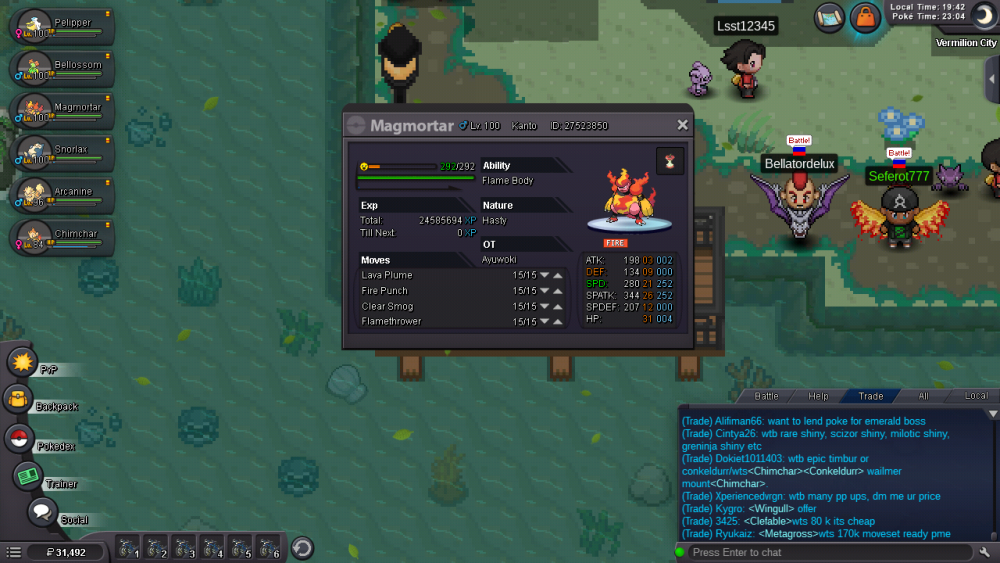Switch chat to the Local tab
The image size is (1000, 563).
coord(975,396)
